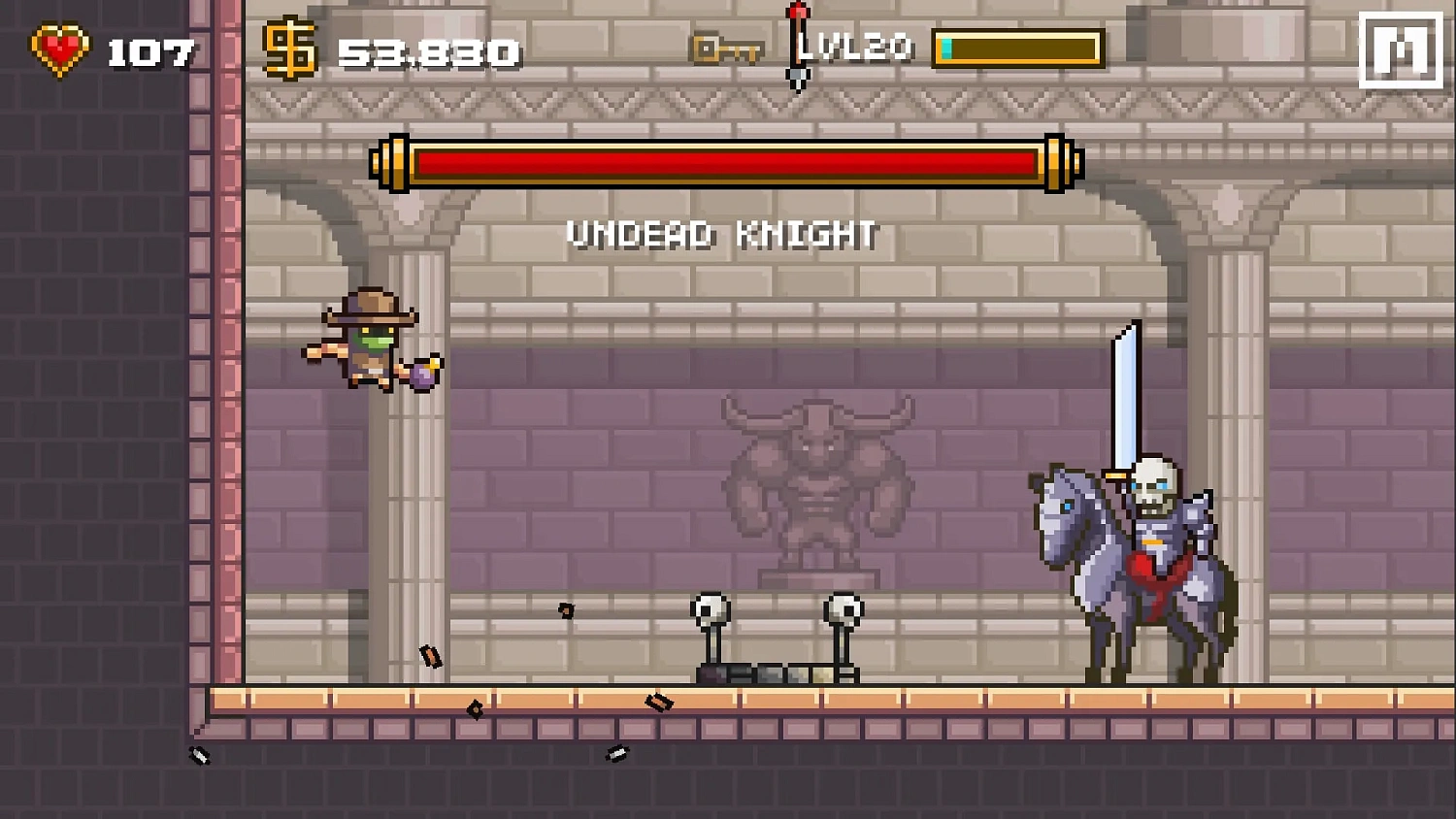The width and height of the screenshot is (1456, 819).
Task: Click the heart health icon
Action: [x=58, y=46]
